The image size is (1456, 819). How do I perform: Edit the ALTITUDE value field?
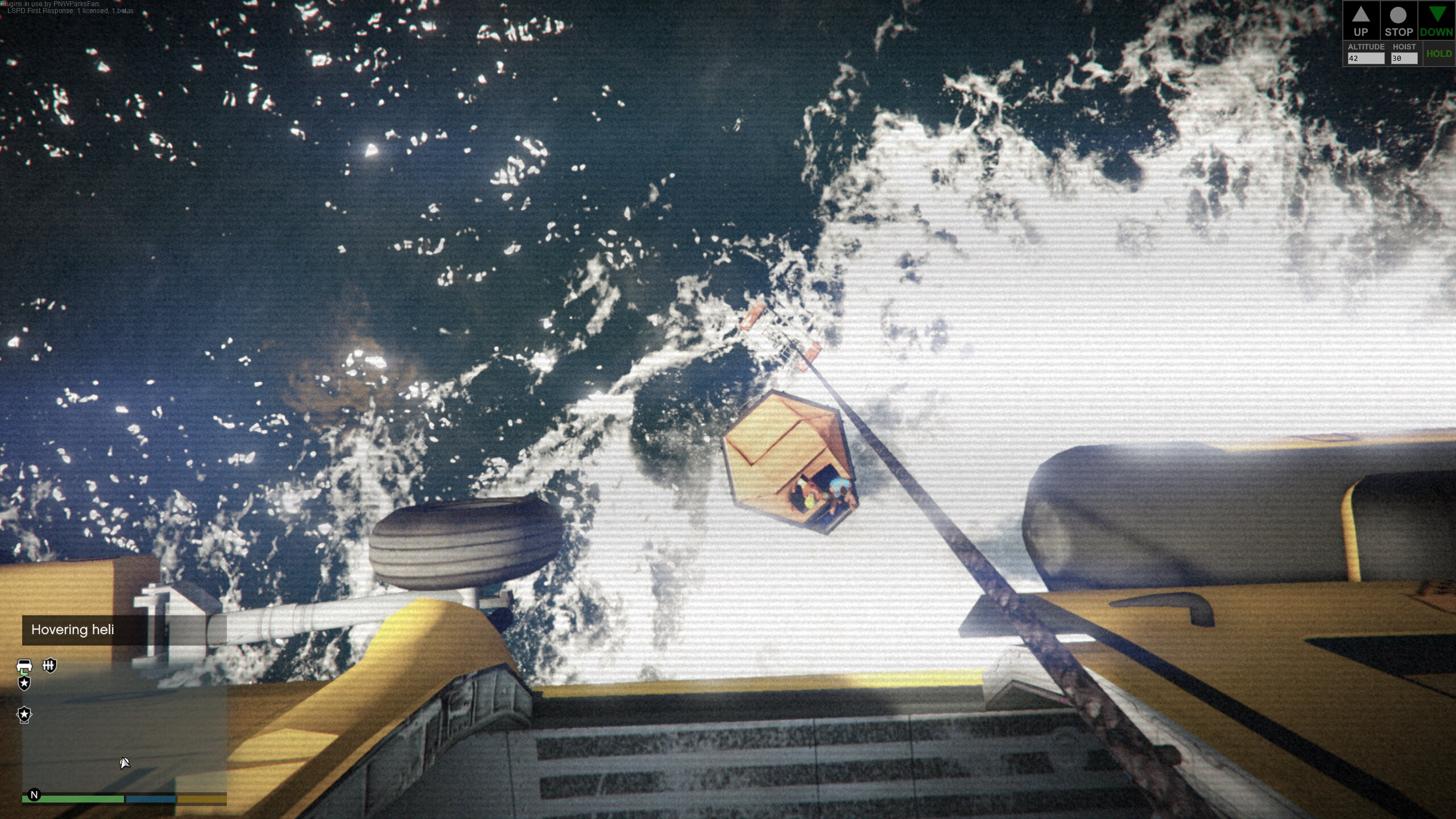[x=1366, y=59]
